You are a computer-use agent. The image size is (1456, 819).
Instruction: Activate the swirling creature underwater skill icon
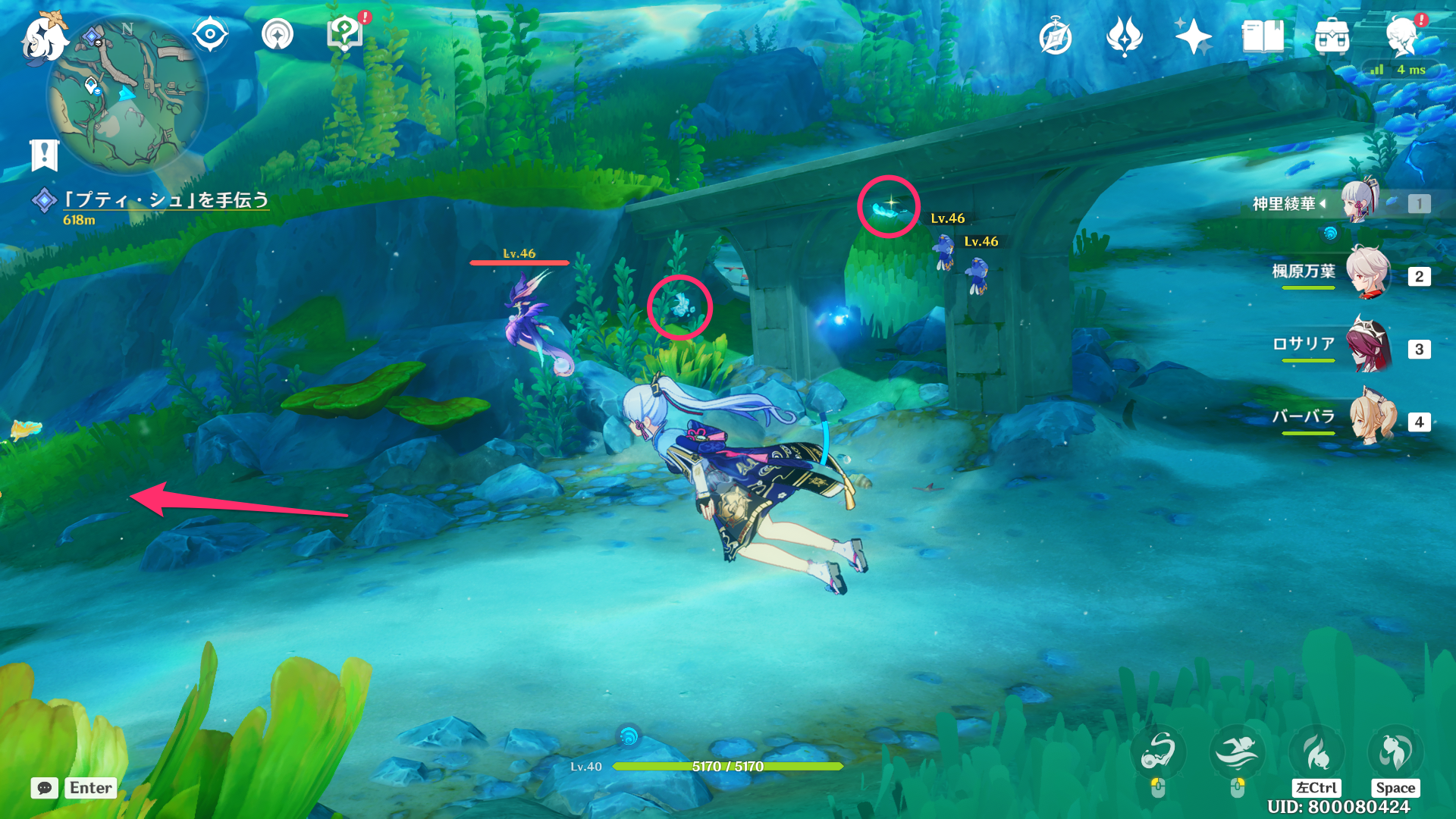[x=1158, y=752]
